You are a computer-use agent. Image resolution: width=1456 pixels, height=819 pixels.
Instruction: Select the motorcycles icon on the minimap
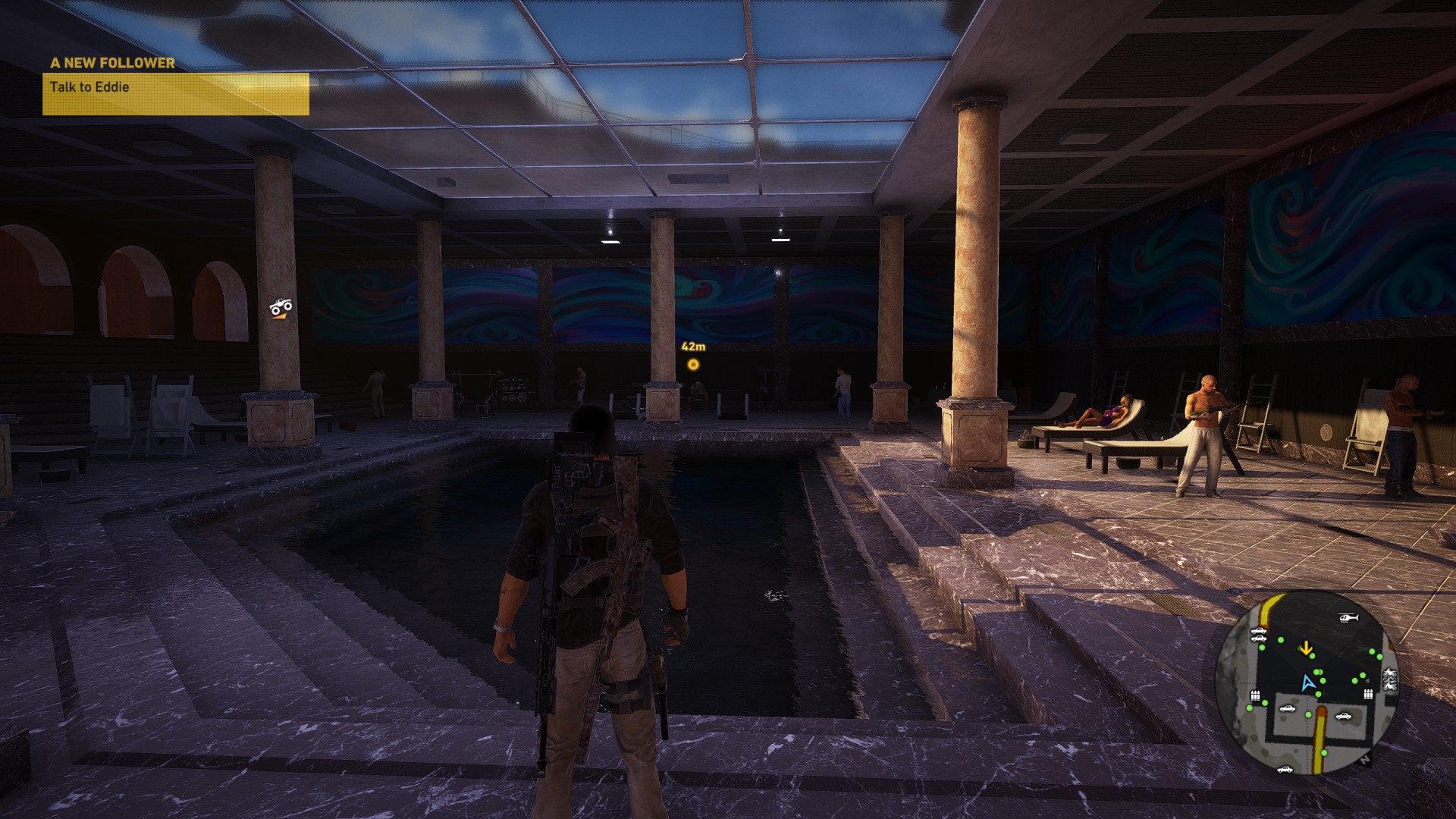pyautogui.click(x=1390, y=679)
